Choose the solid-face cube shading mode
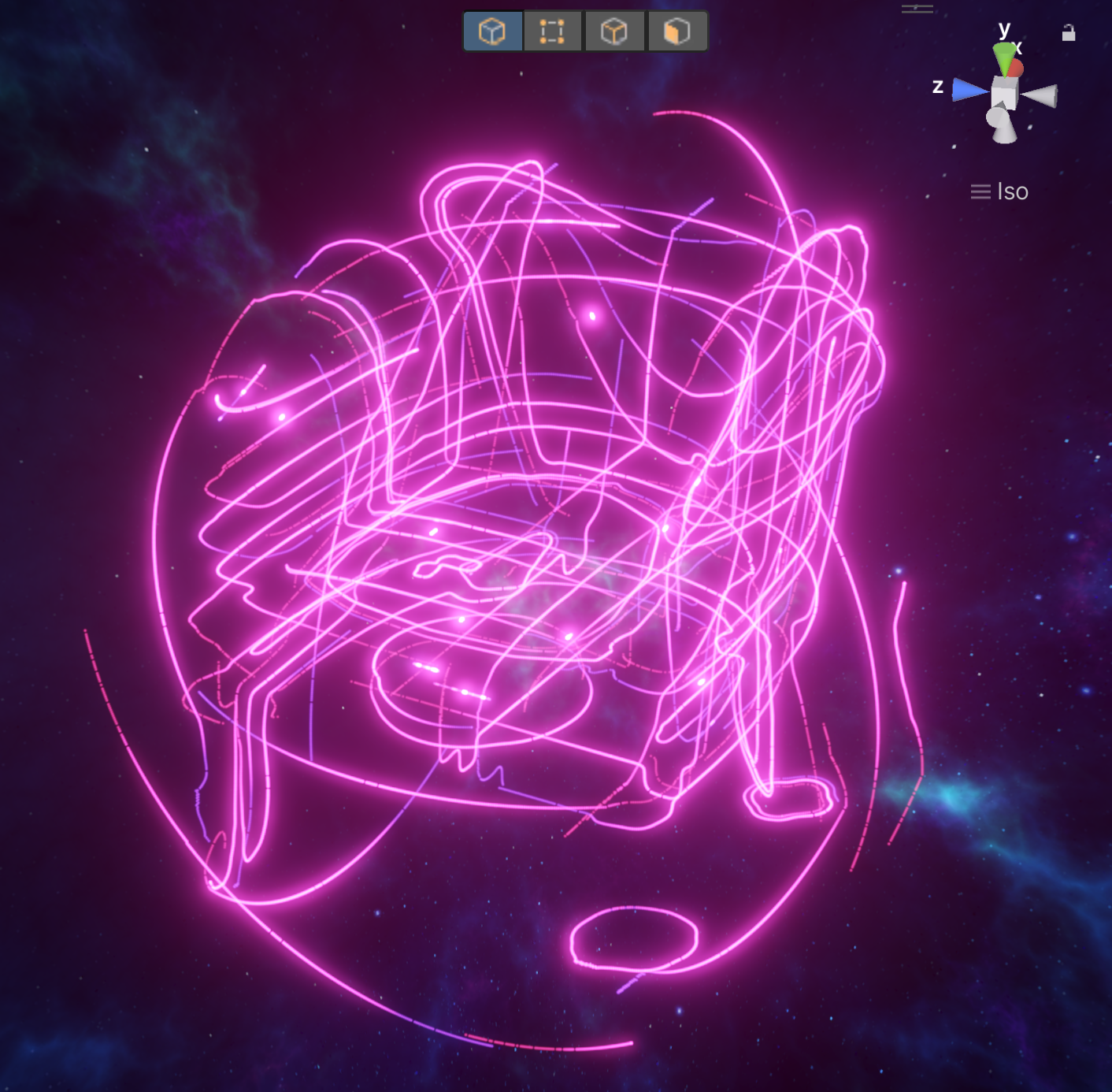Viewport: 1112px width, 1092px height. 677,32
